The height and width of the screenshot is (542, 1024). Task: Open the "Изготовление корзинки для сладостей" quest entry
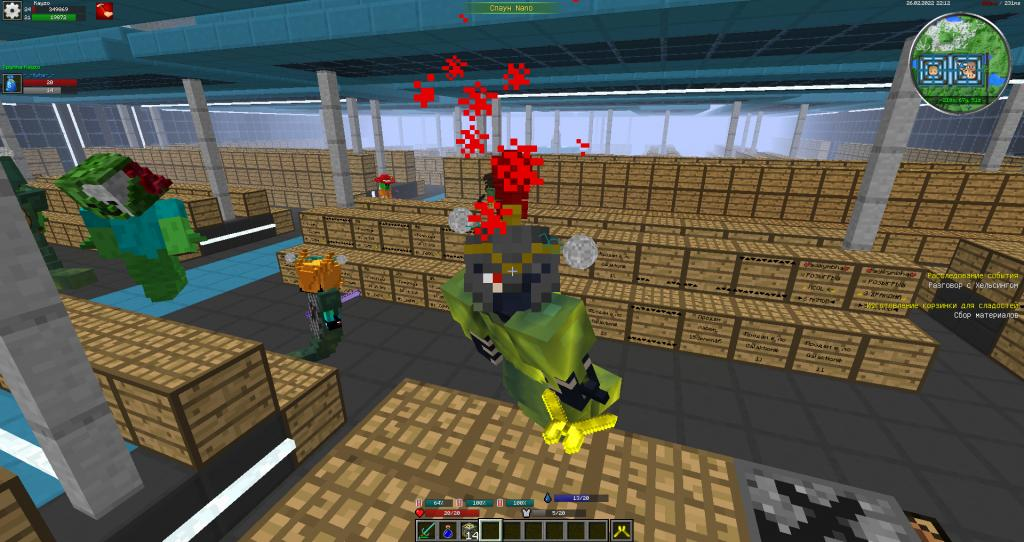[x=945, y=305]
